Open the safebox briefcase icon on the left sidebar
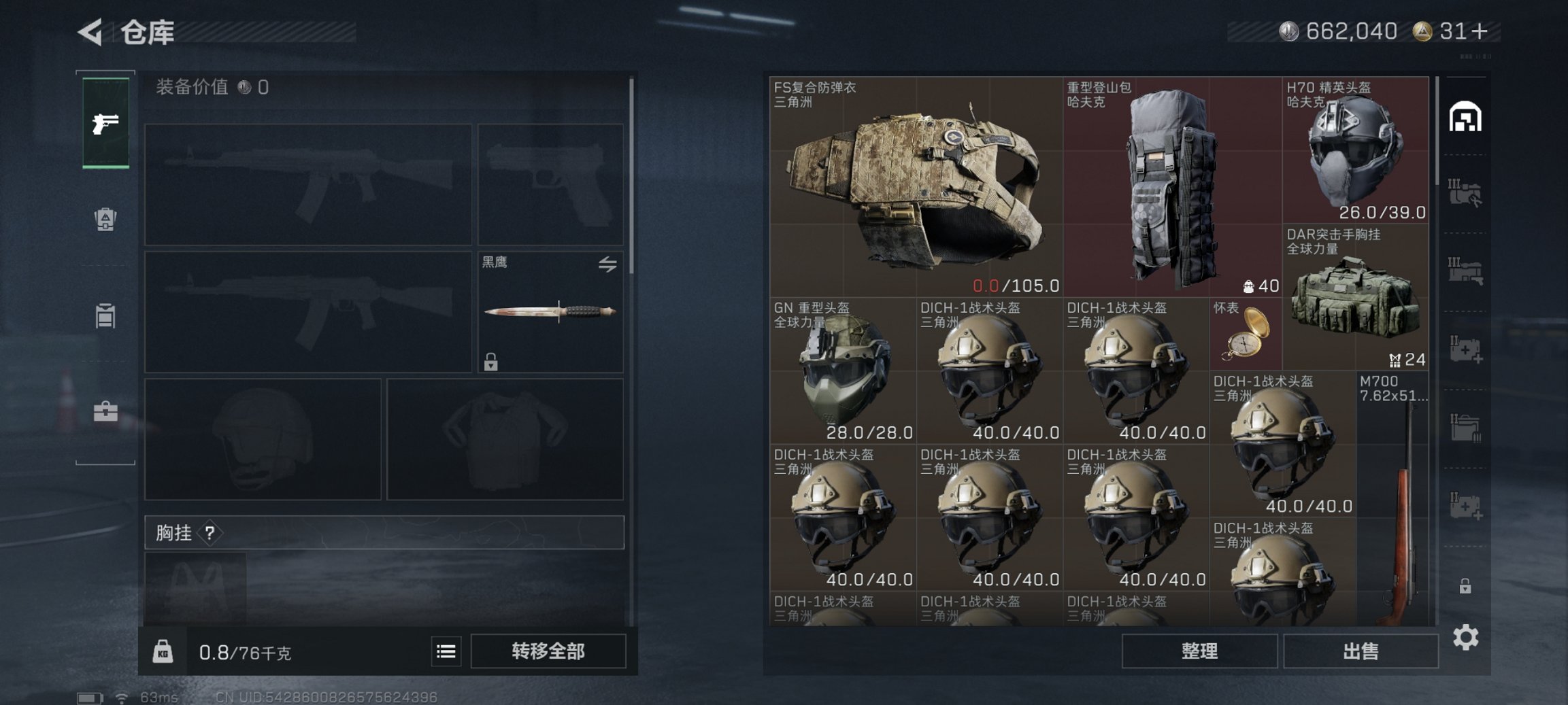 click(105, 411)
